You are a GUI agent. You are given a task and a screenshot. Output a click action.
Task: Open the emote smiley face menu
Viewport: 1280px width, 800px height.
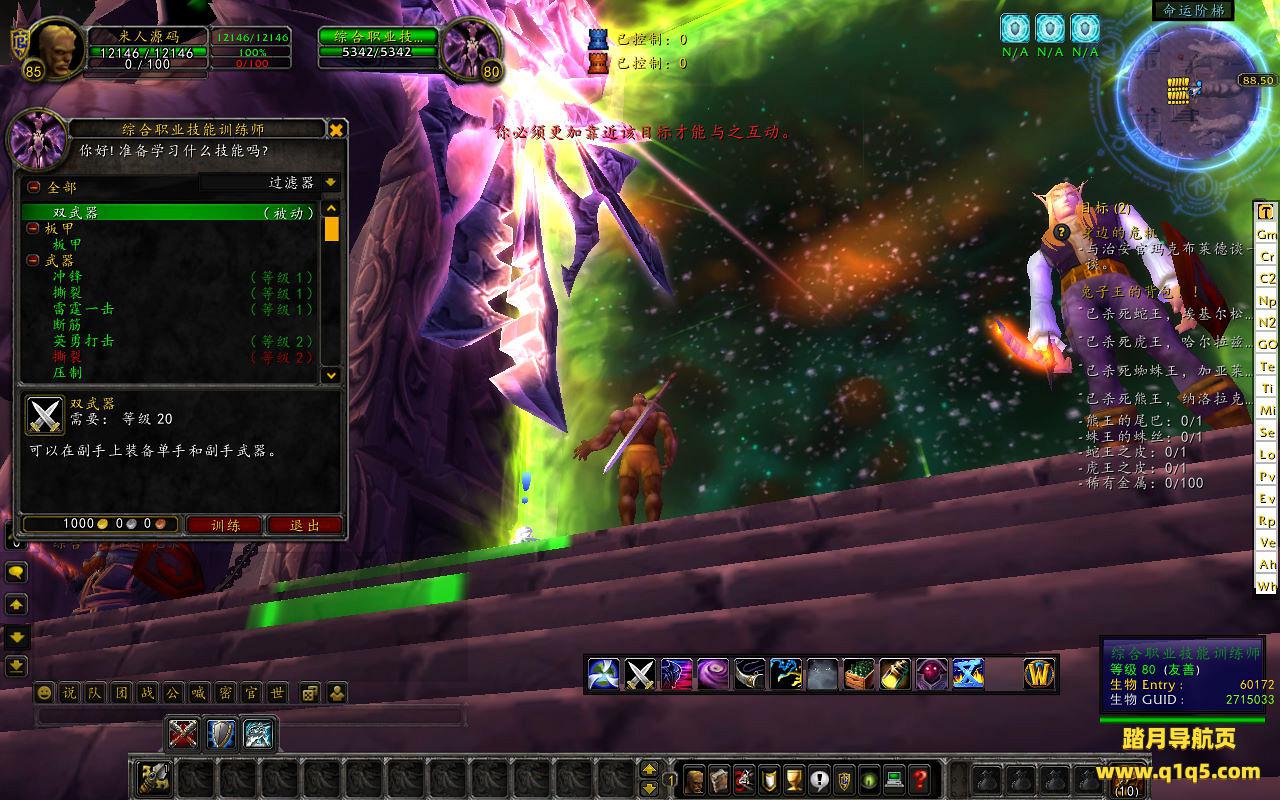click(x=44, y=692)
